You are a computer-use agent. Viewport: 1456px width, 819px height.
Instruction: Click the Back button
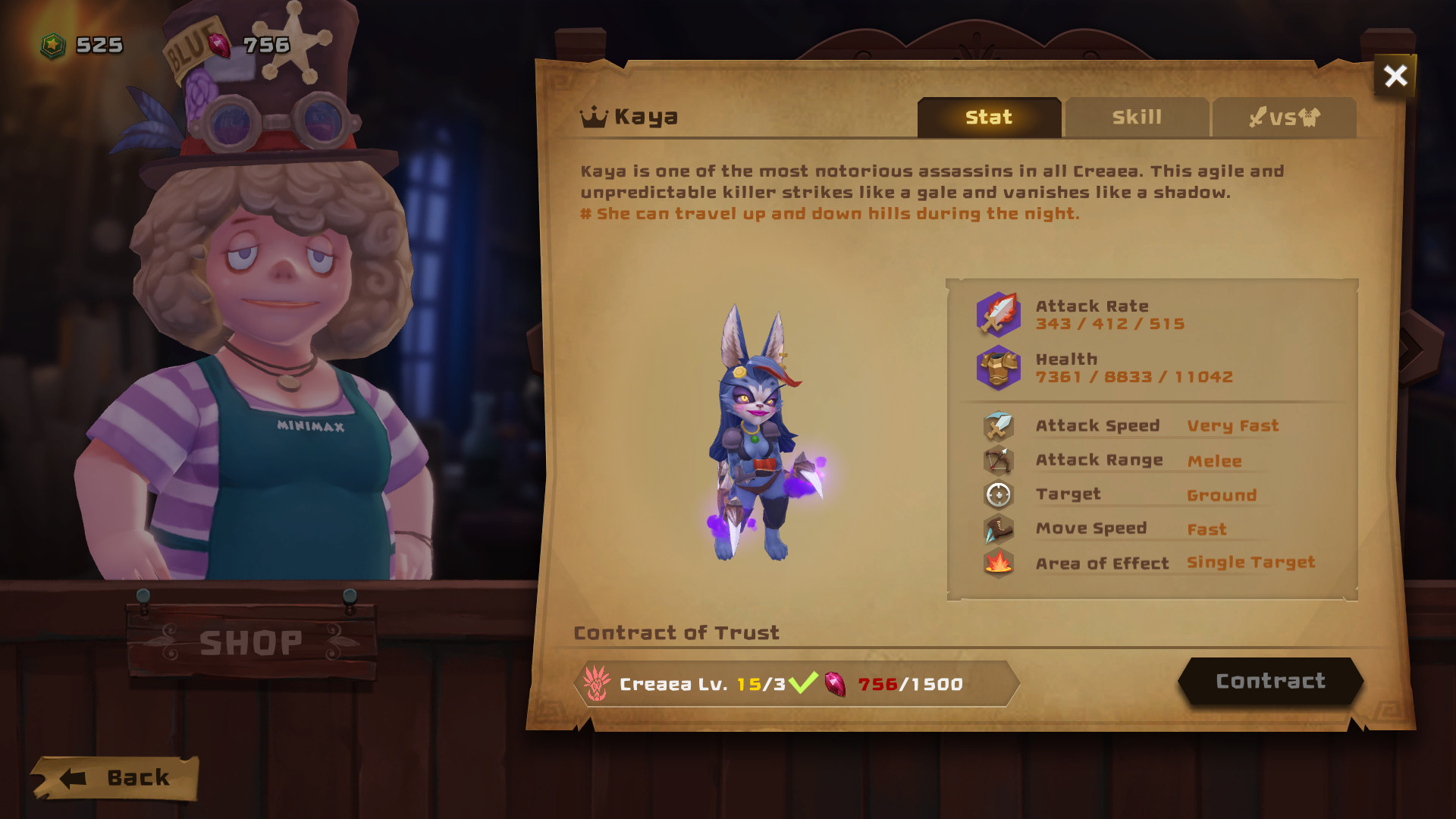(x=118, y=777)
